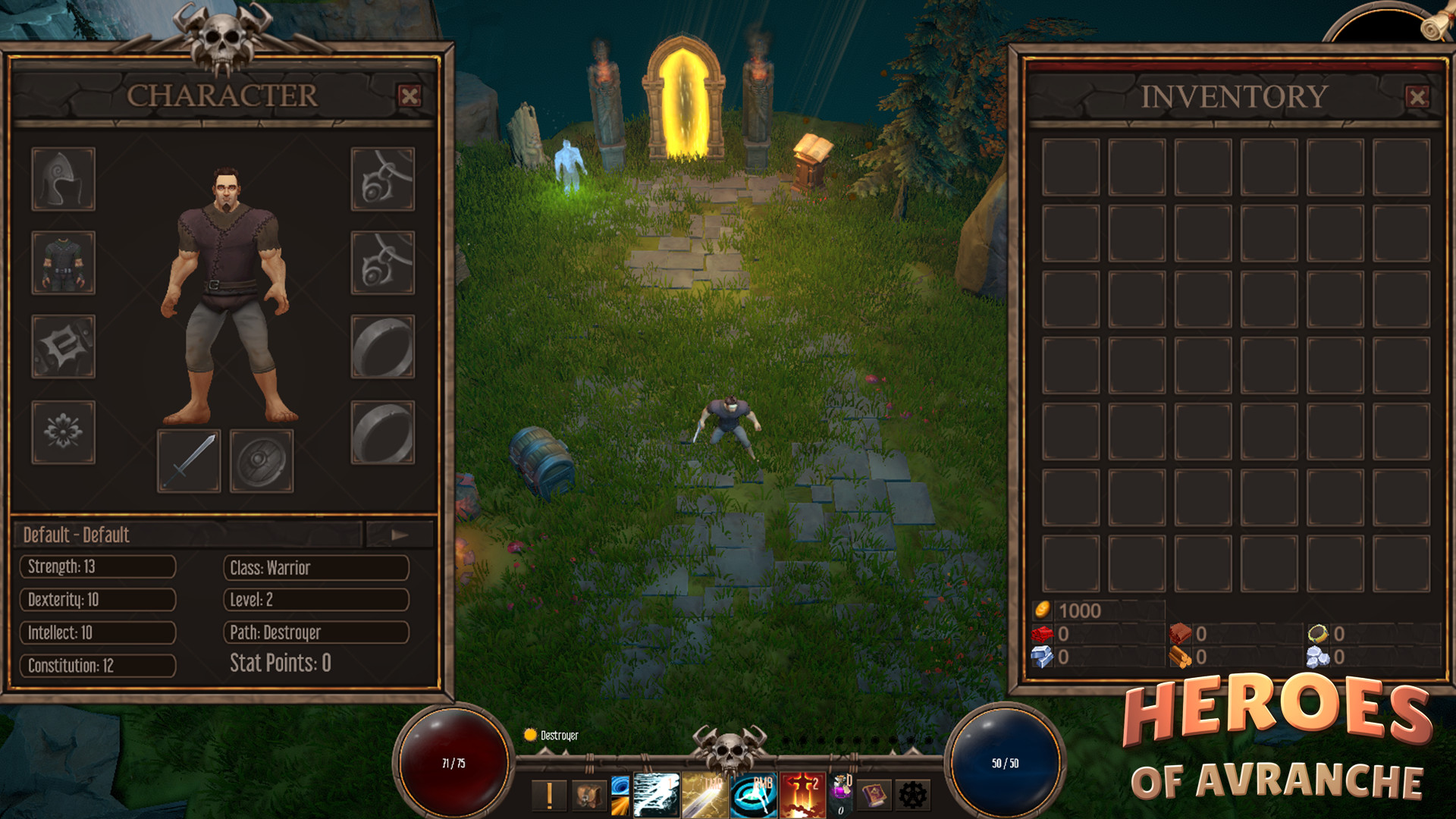Click the helmet equipment slot
The height and width of the screenshot is (819, 1456).
point(63,177)
